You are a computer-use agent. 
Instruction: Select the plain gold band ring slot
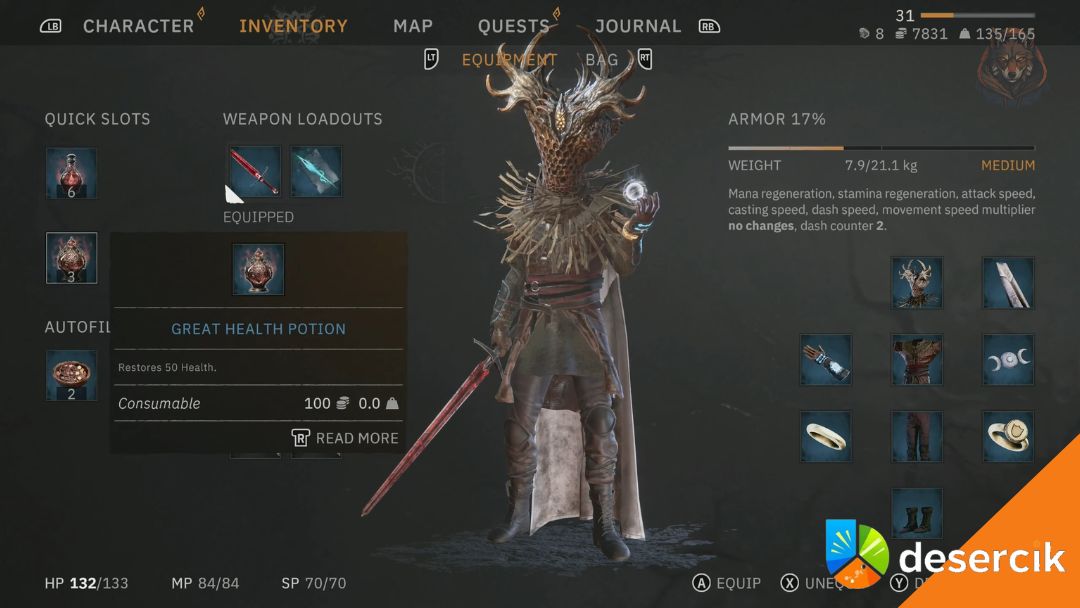(x=826, y=436)
